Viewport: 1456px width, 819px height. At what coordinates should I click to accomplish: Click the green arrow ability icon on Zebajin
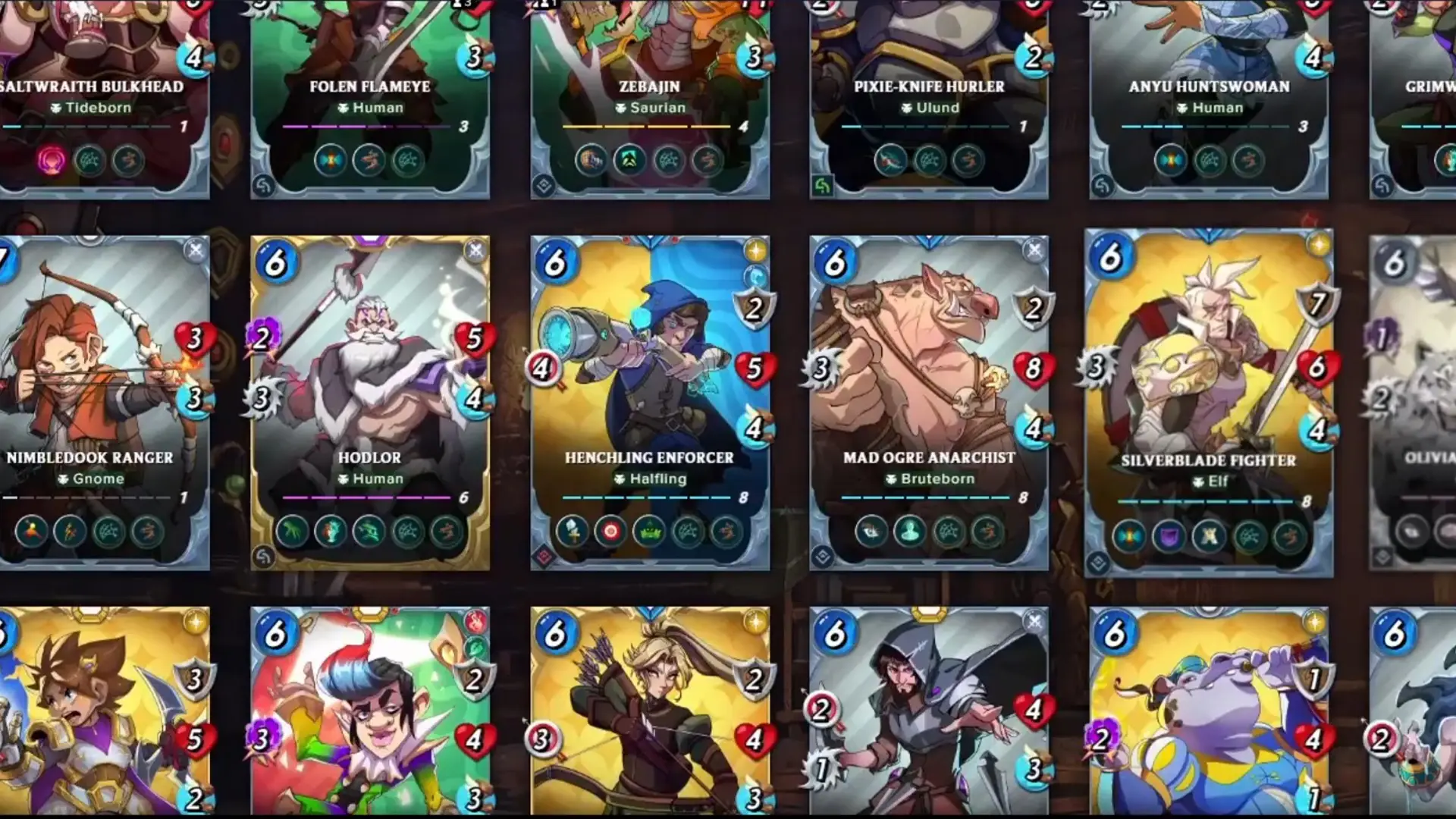click(x=627, y=161)
